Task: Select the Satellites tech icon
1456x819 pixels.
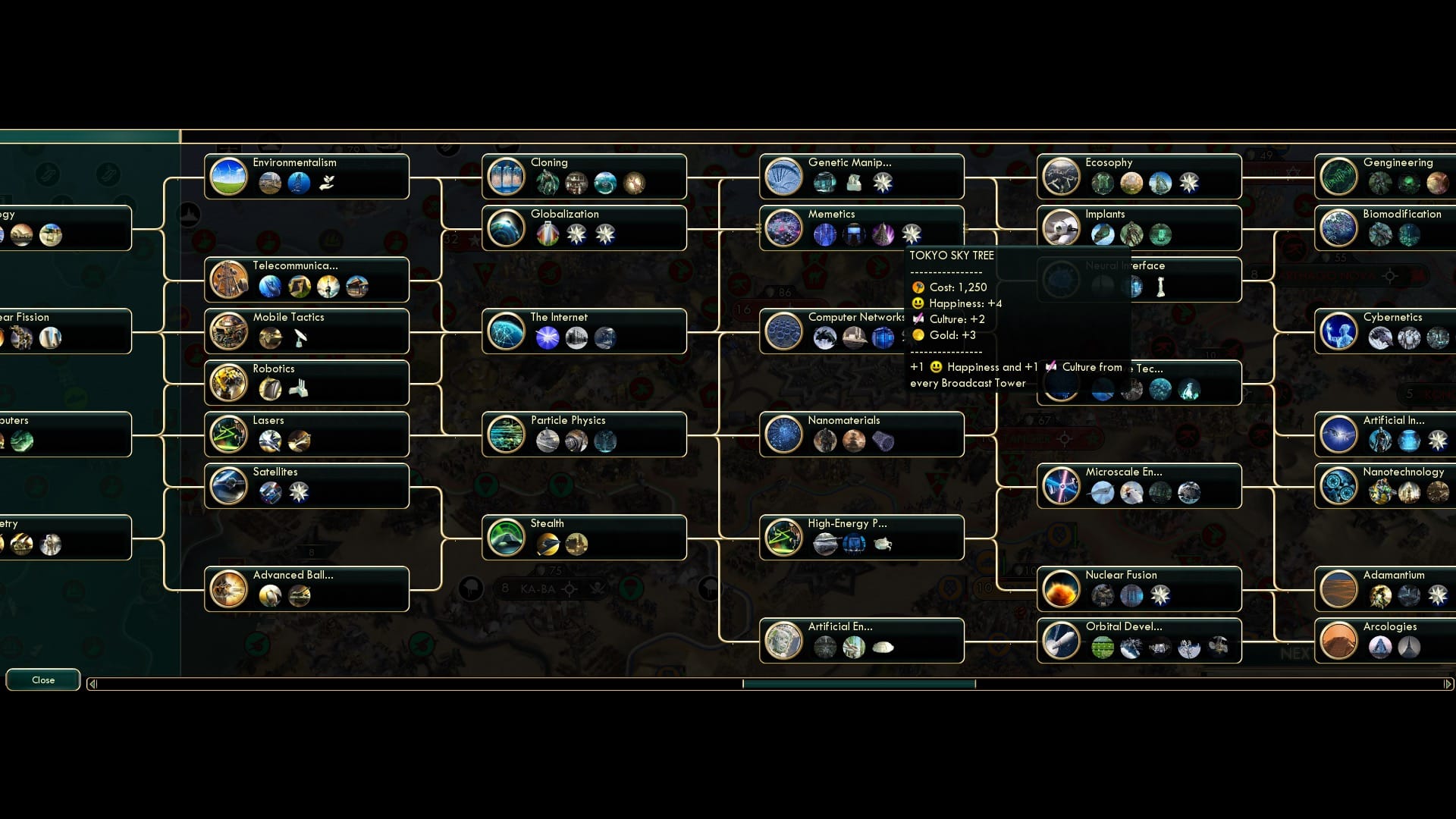Action: click(x=229, y=486)
